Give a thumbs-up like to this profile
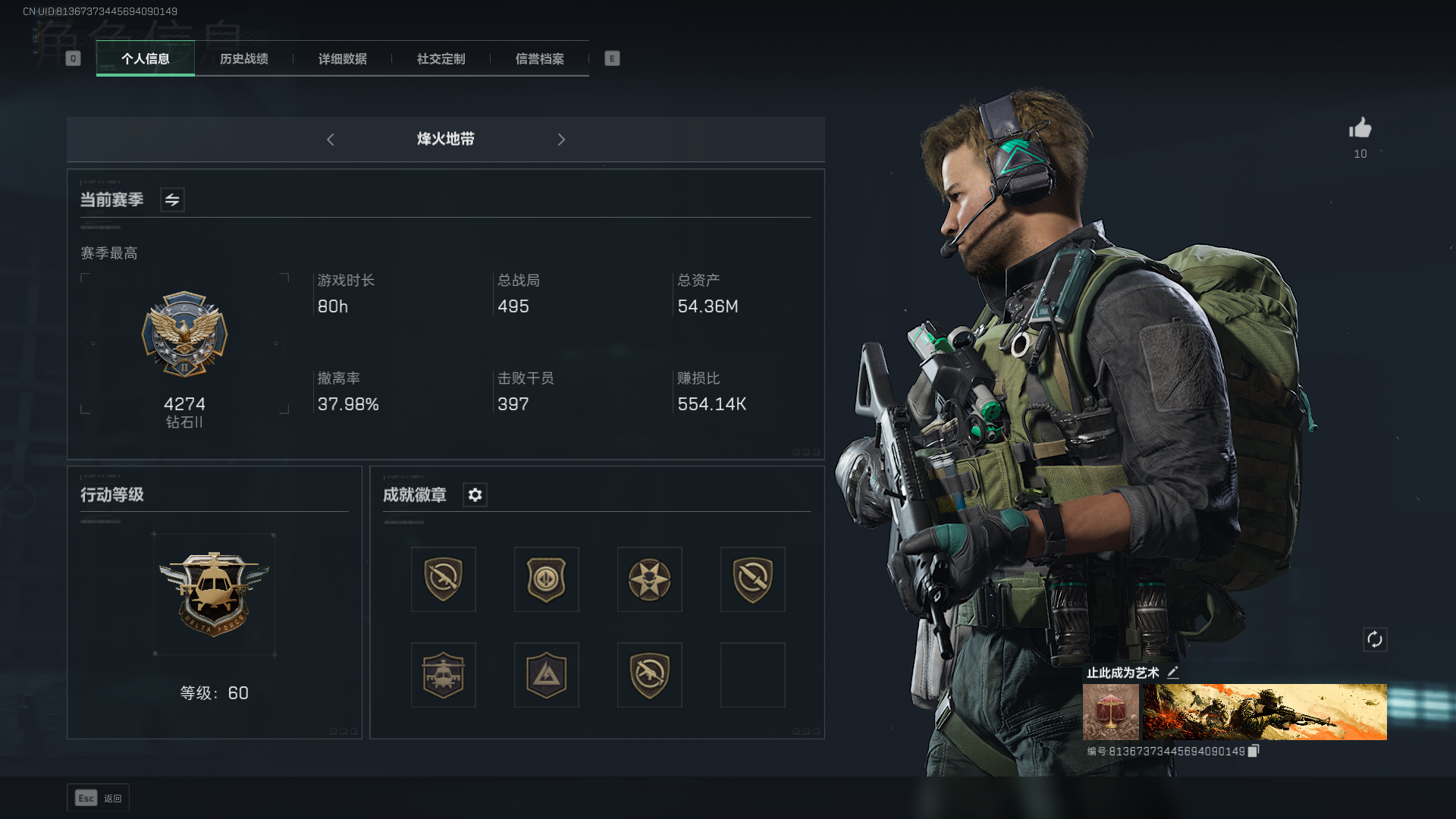1456x819 pixels. point(1360,128)
